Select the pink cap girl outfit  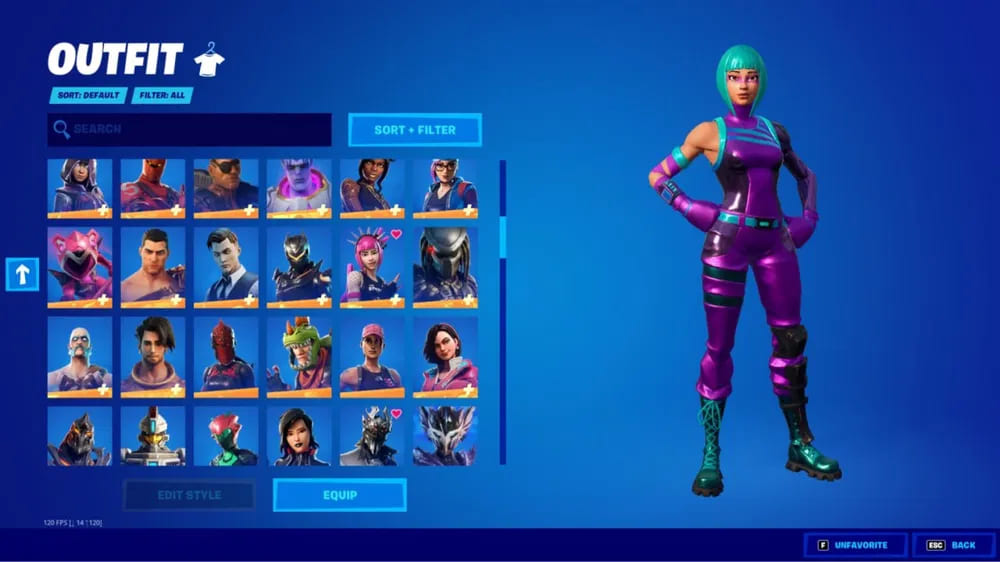coord(372,356)
